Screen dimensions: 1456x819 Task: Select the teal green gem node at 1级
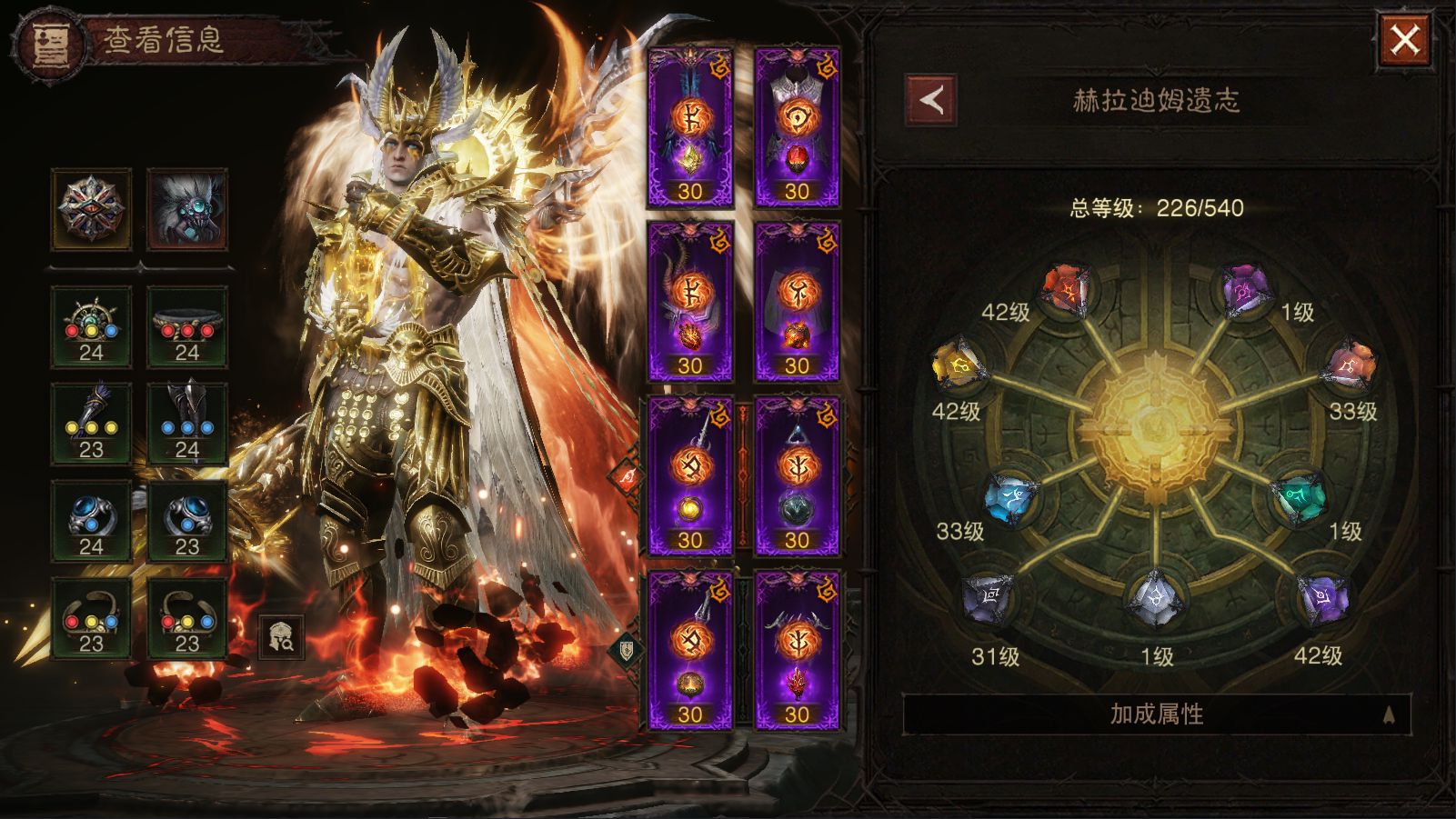click(x=1300, y=497)
